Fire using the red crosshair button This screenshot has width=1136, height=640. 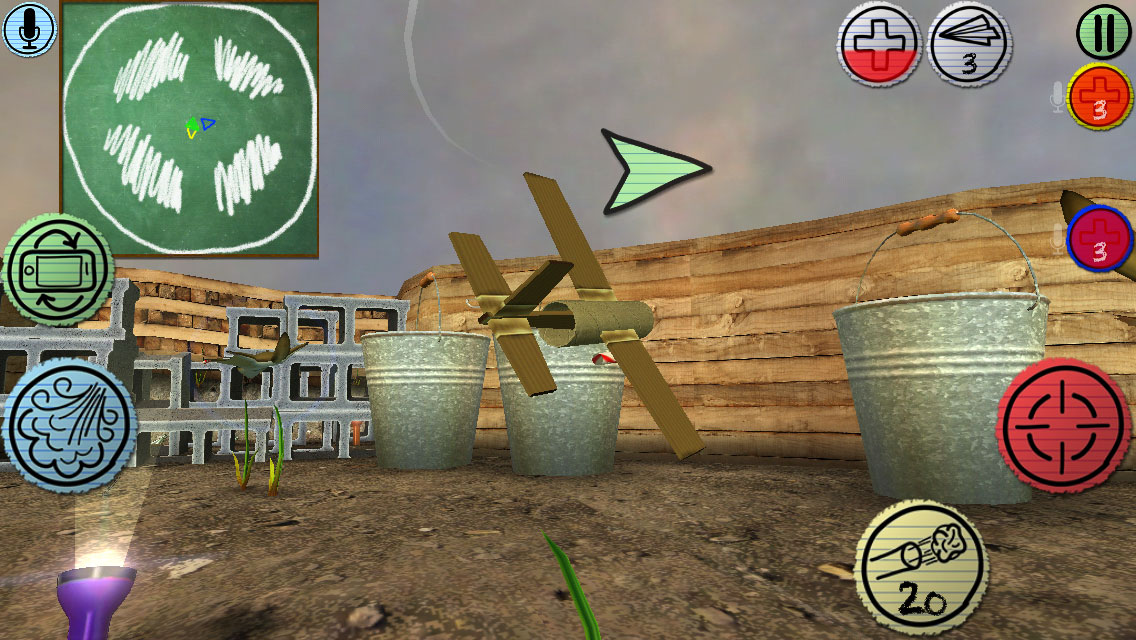[1064, 426]
